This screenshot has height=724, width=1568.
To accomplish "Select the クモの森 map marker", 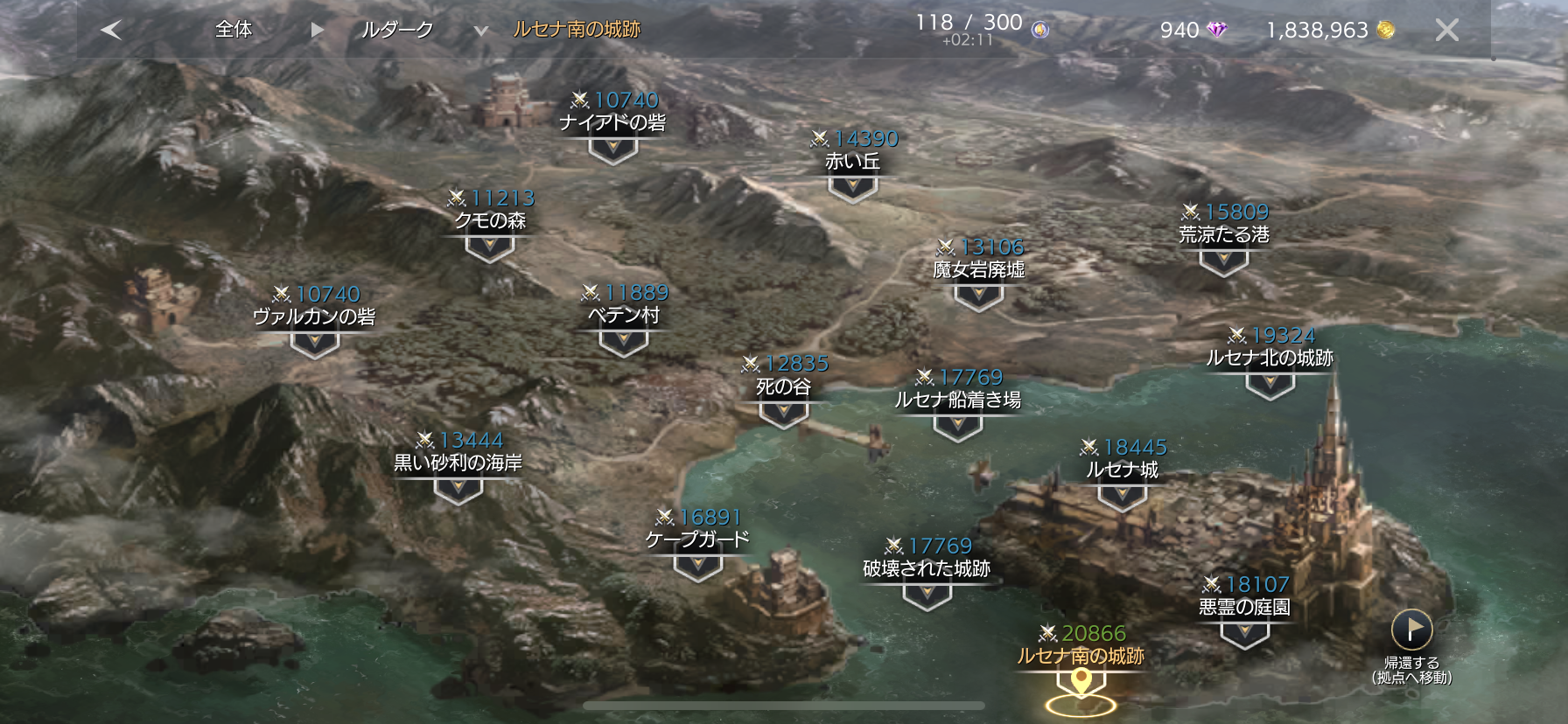I will click(489, 247).
